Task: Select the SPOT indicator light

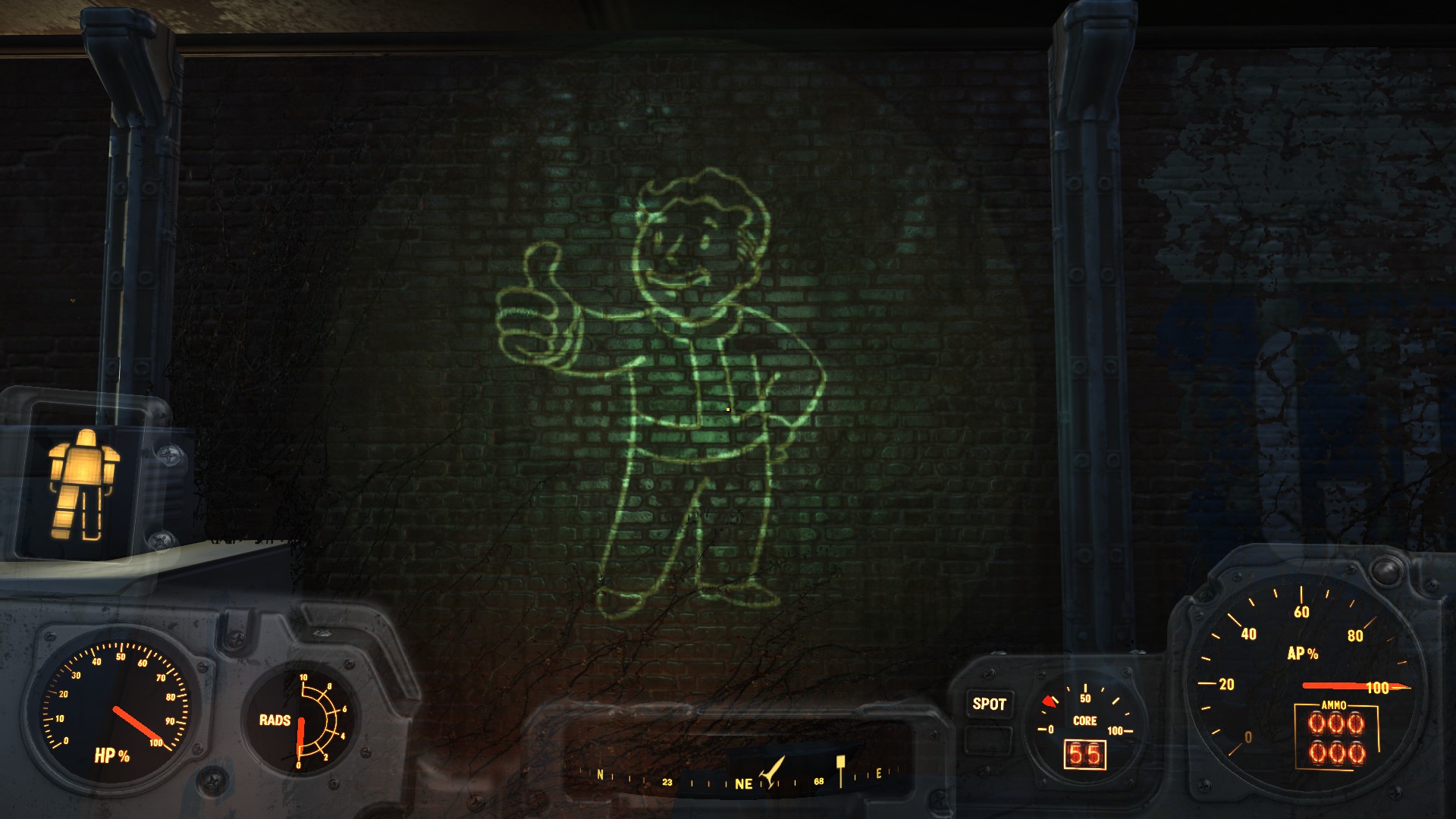Action: tap(989, 704)
